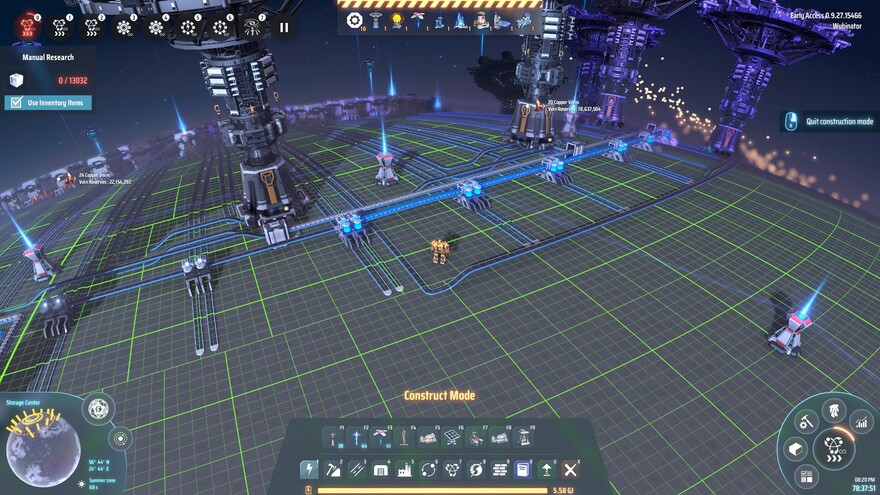
Task: Pick the solar panel build shortcut
Action: pyautogui.click(x=452, y=437)
